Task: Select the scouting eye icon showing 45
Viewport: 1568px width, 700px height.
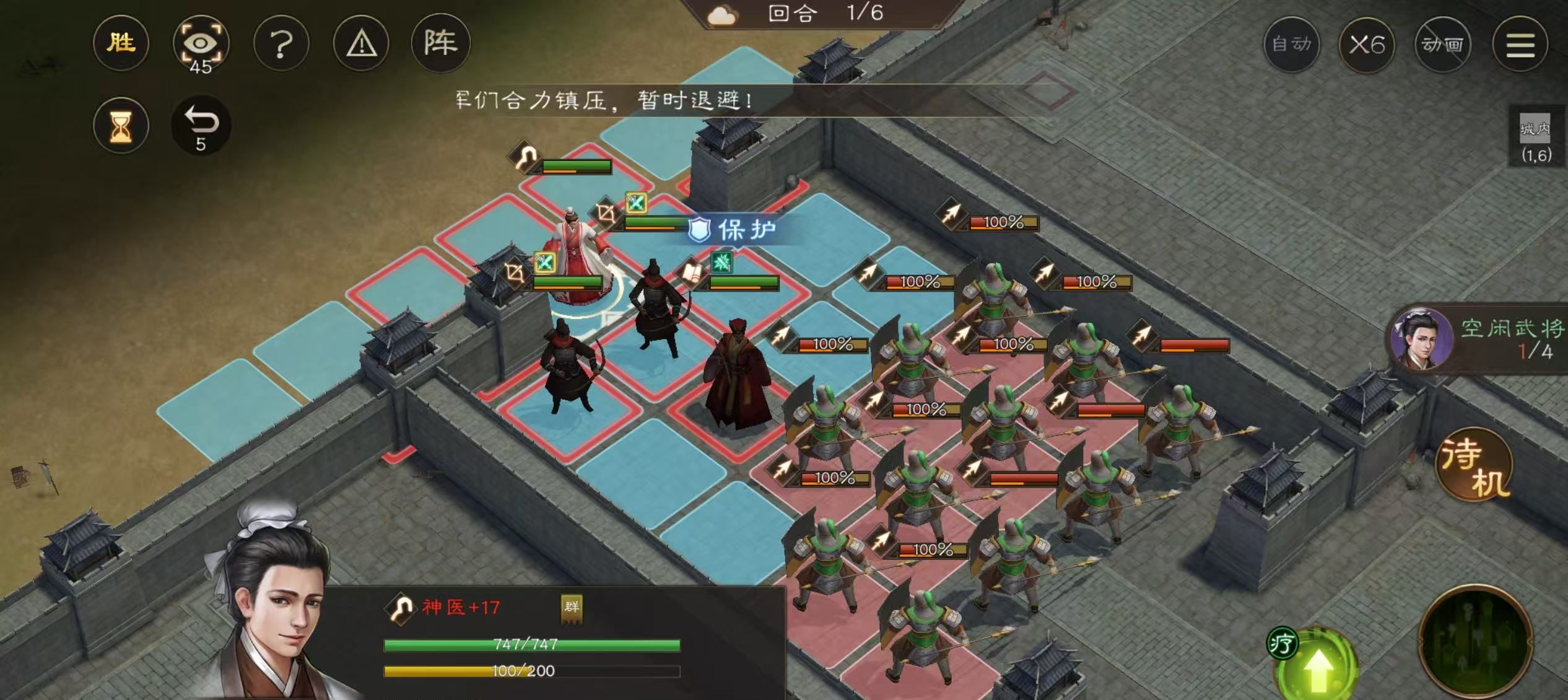Action: coord(203,43)
